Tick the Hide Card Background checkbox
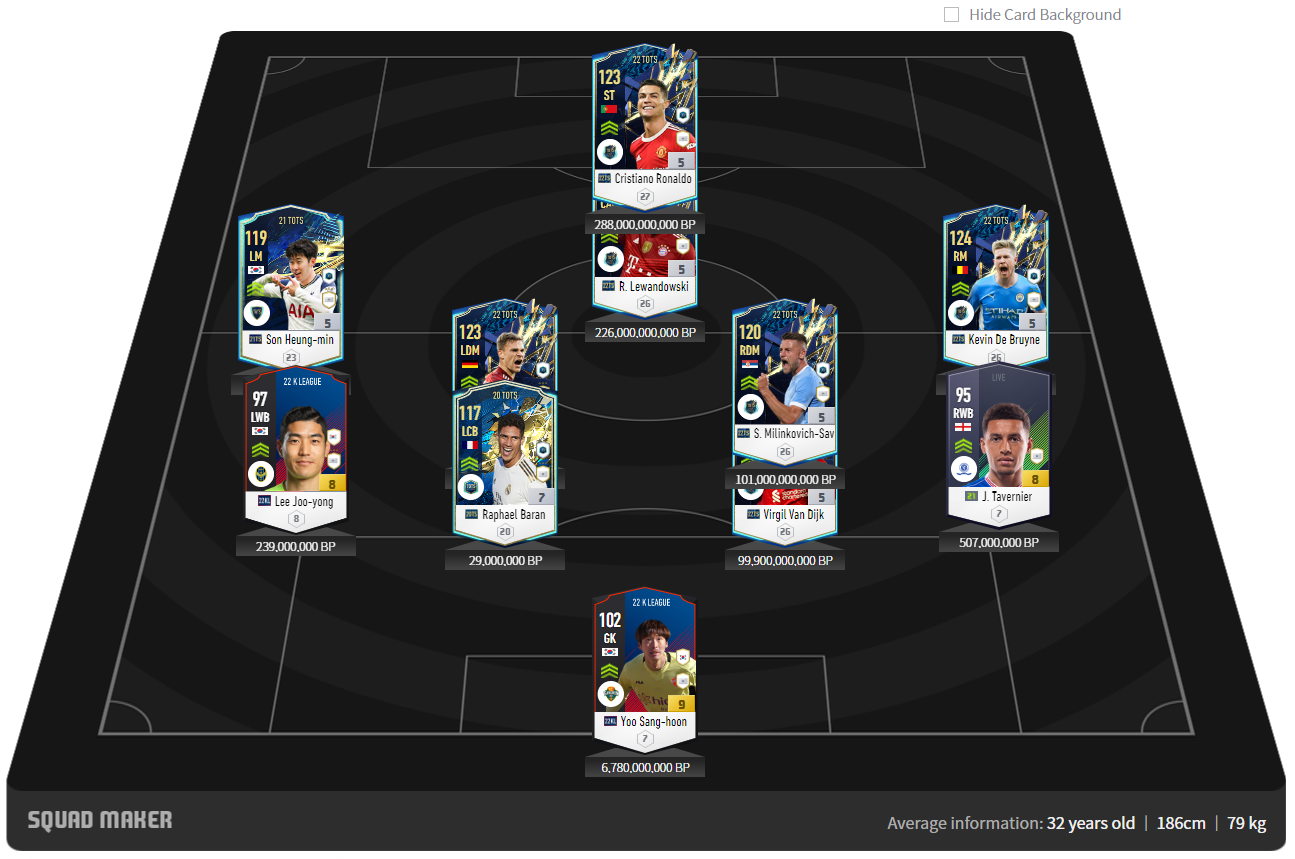The height and width of the screenshot is (859, 1295). coord(952,15)
